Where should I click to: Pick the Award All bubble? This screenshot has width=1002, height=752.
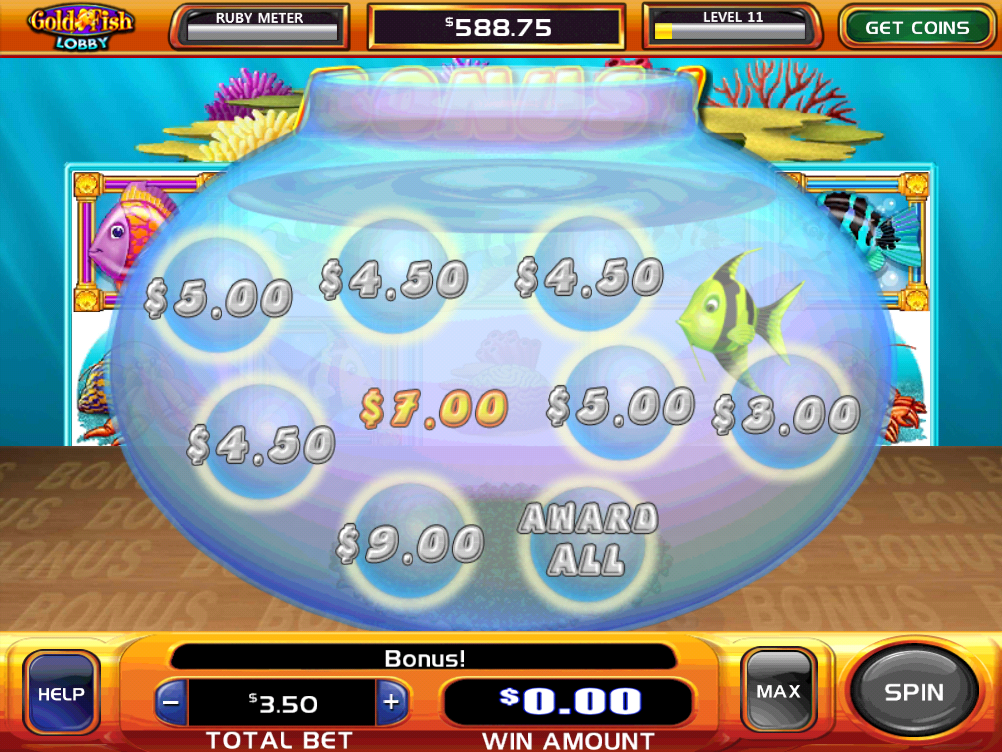coord(588,540)
